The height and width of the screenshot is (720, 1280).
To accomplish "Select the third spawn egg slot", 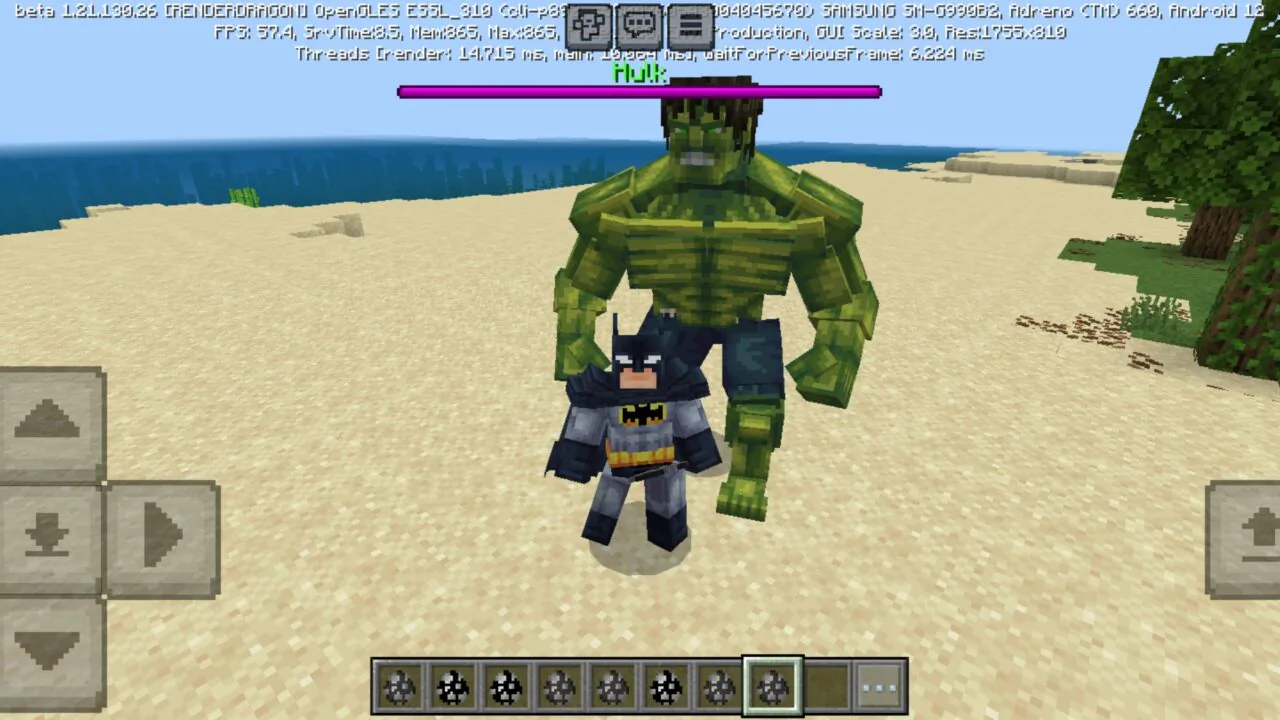I will pyautogui.click(x=507, y=687).
